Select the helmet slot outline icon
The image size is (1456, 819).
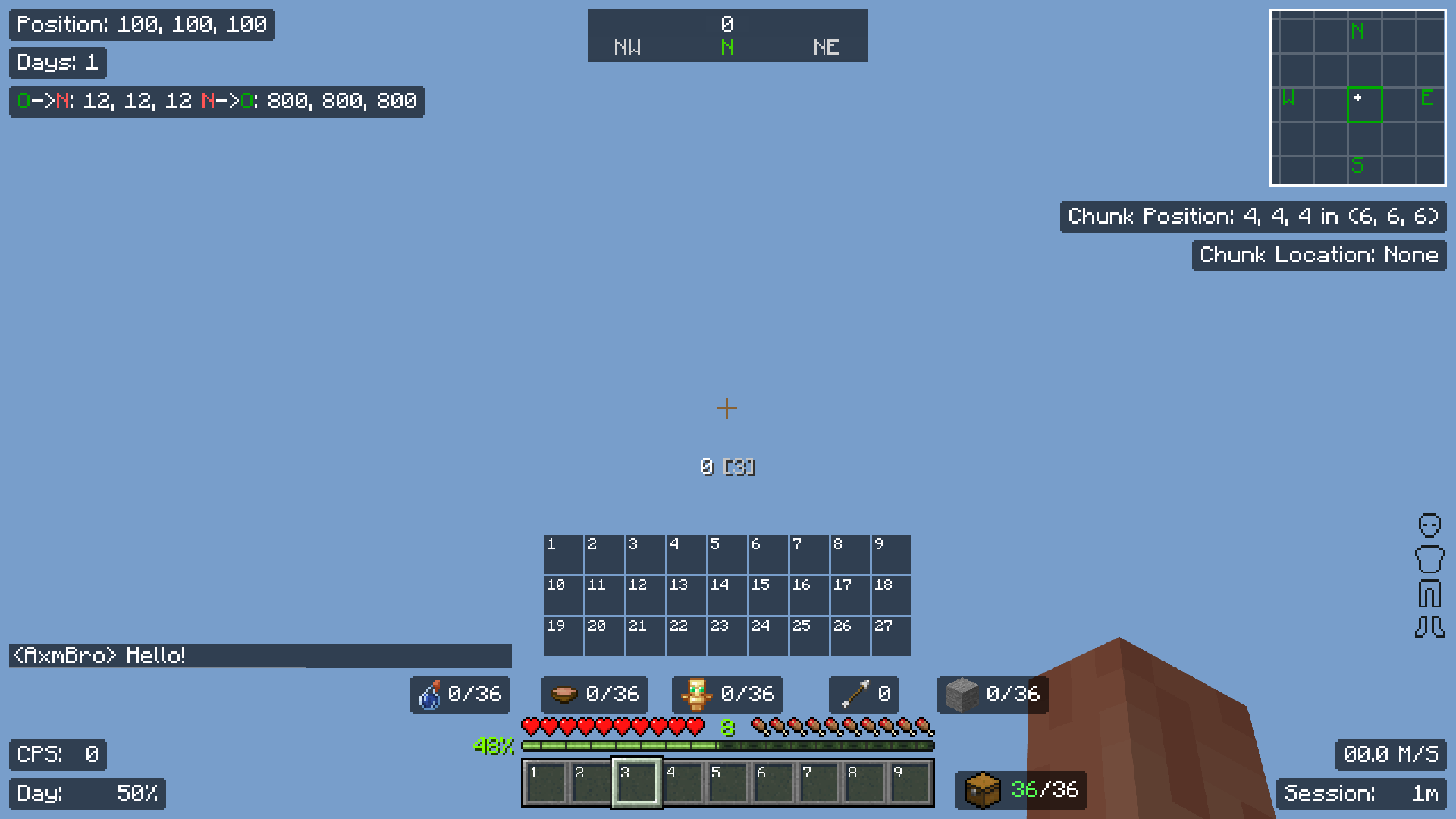(1430, 525)
